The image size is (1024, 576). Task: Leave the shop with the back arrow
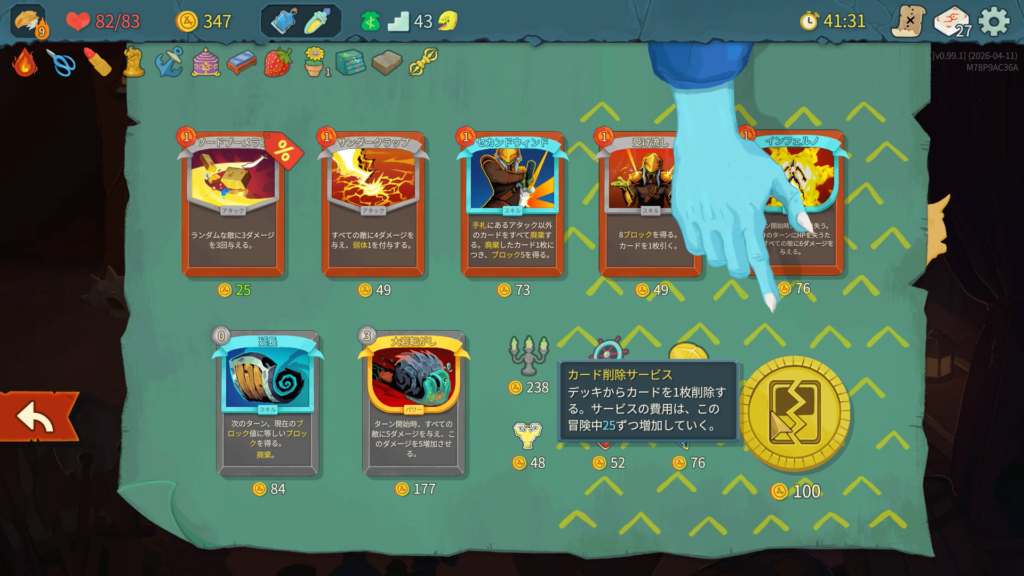38,417
